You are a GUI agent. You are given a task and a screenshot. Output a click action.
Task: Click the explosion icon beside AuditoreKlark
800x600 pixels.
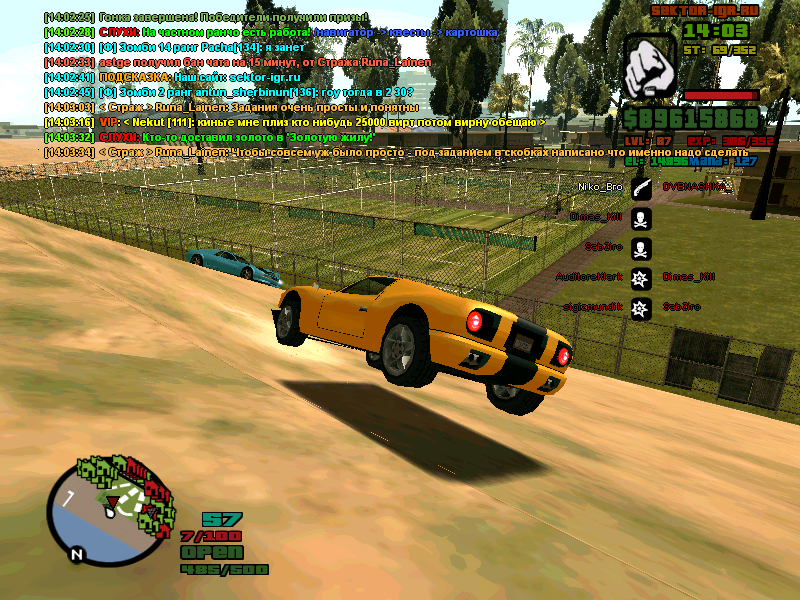coord(641,277)
